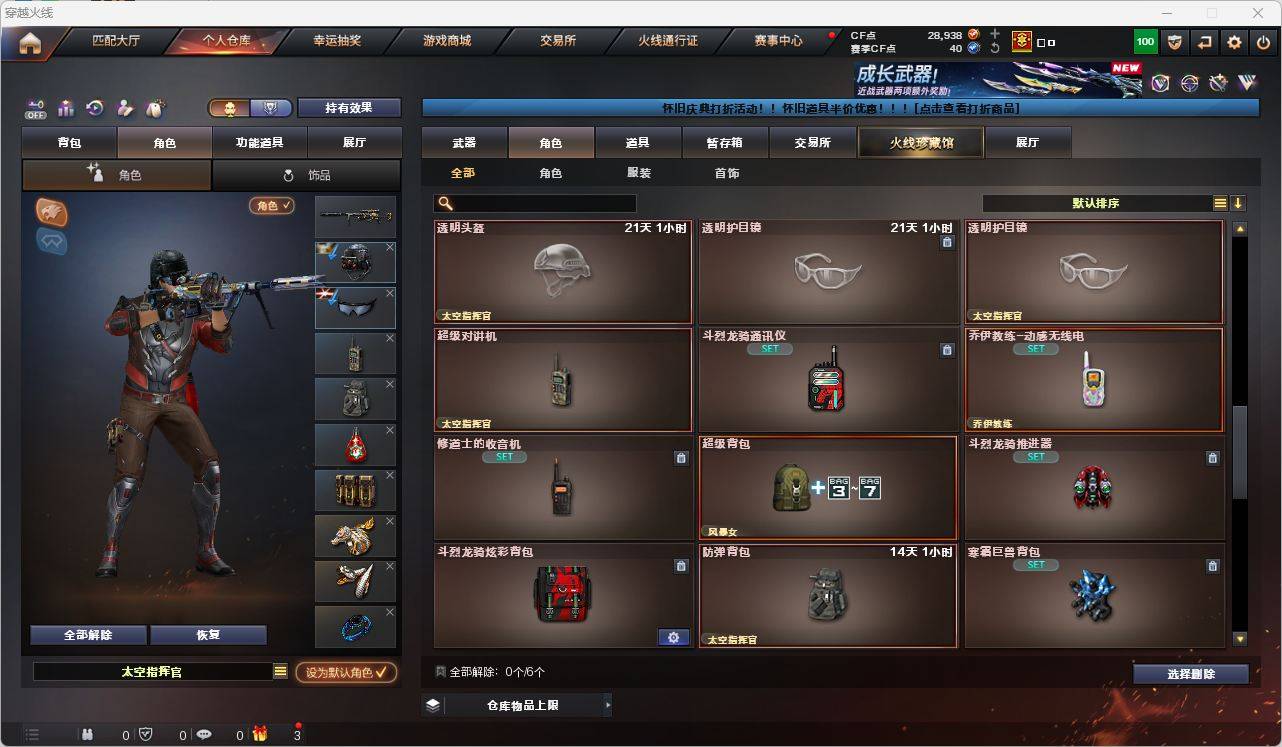This screenshot has height=747, width=1282.
Task: Expand the 仓库物品上限 panel arrow
Action: (608, 704)
